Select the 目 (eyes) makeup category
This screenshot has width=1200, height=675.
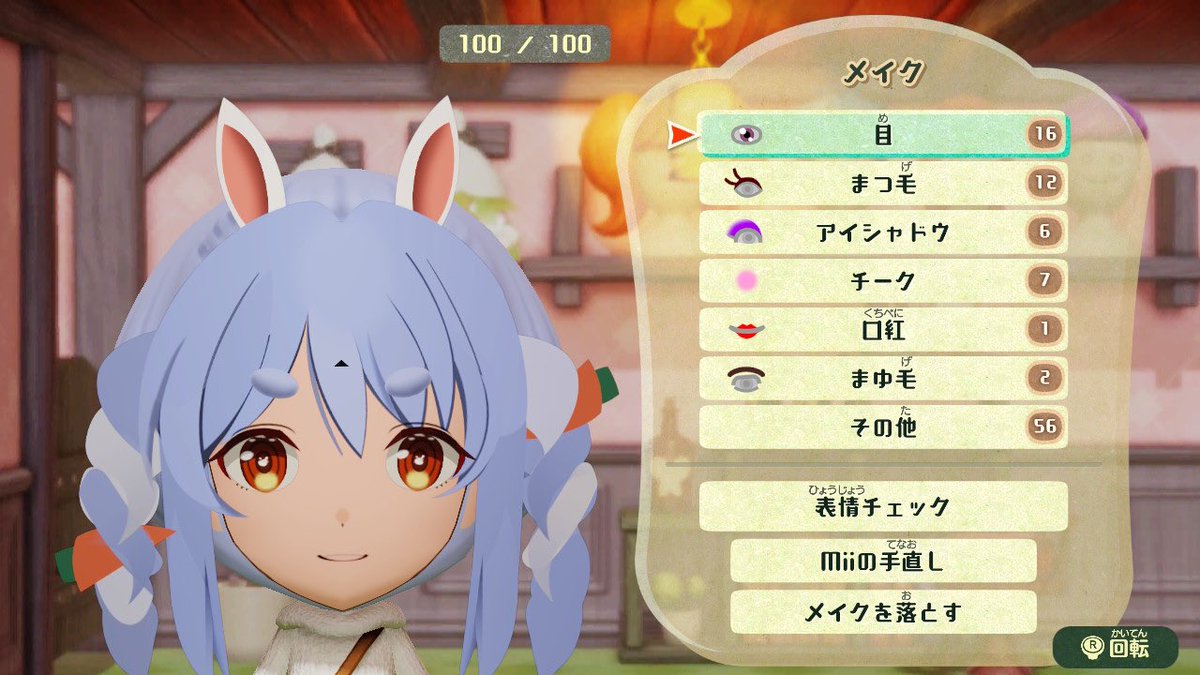(x=883, y=135)
